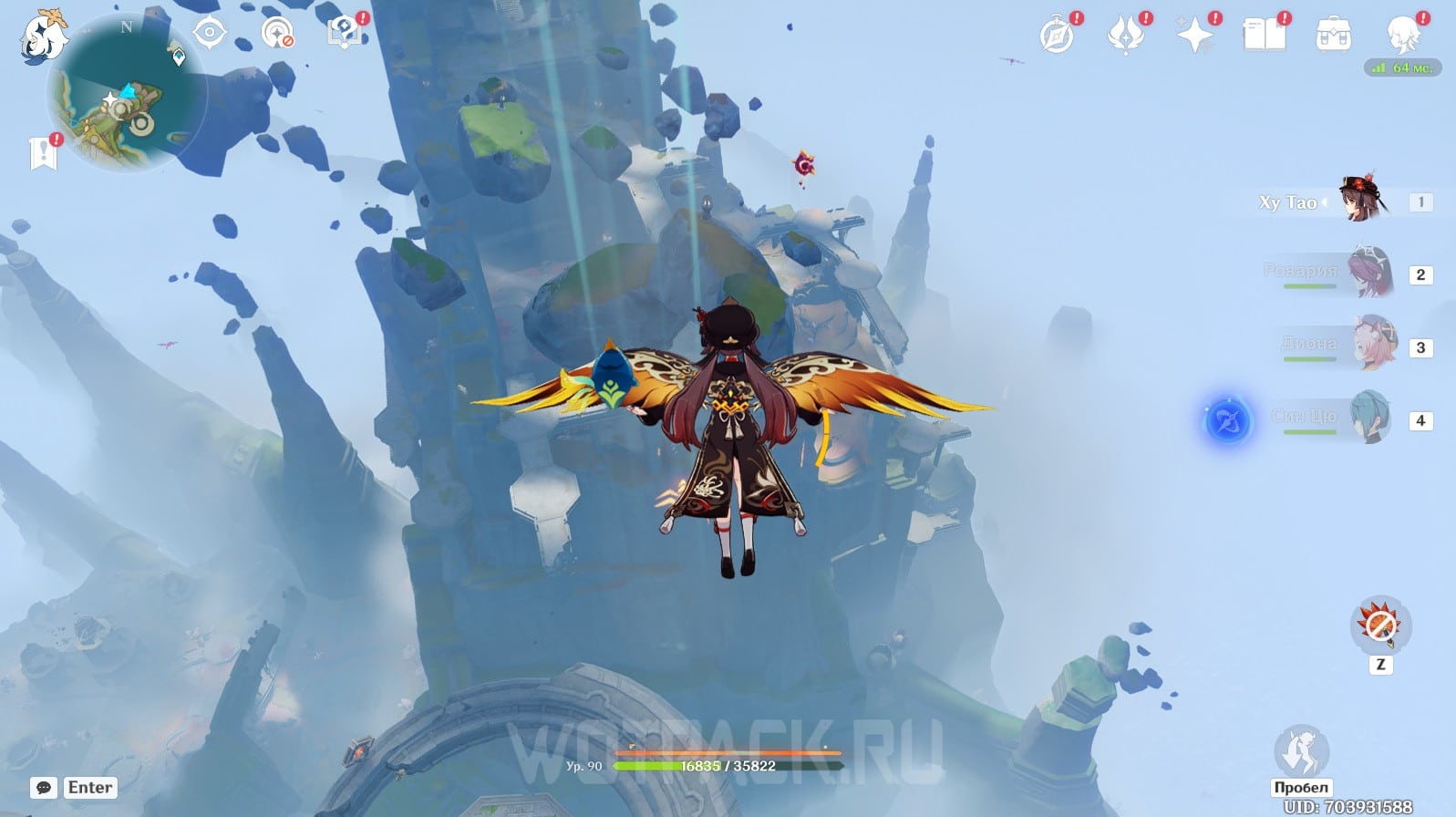Open the Battle Pass winged icon
Viewport: 1456px width, 817px height.
[1125, 36]
